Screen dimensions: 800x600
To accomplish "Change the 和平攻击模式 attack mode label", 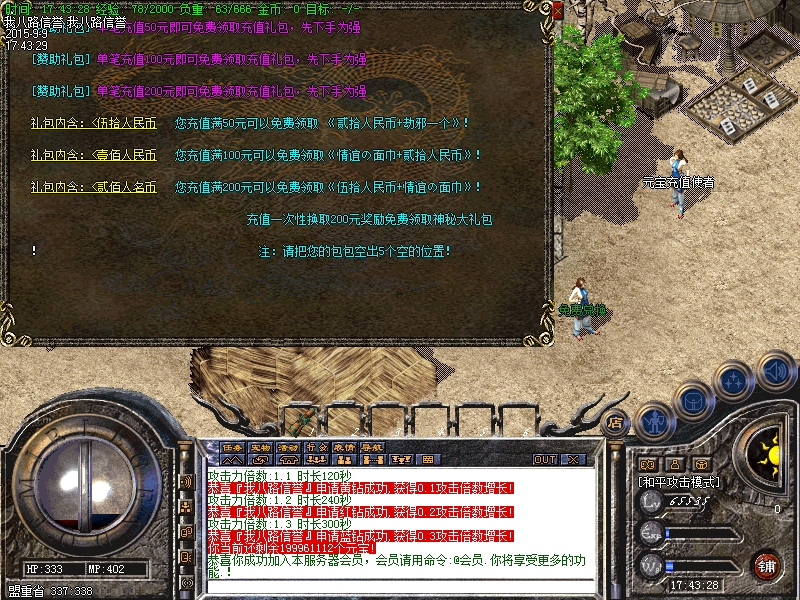I will click(679, 481).
